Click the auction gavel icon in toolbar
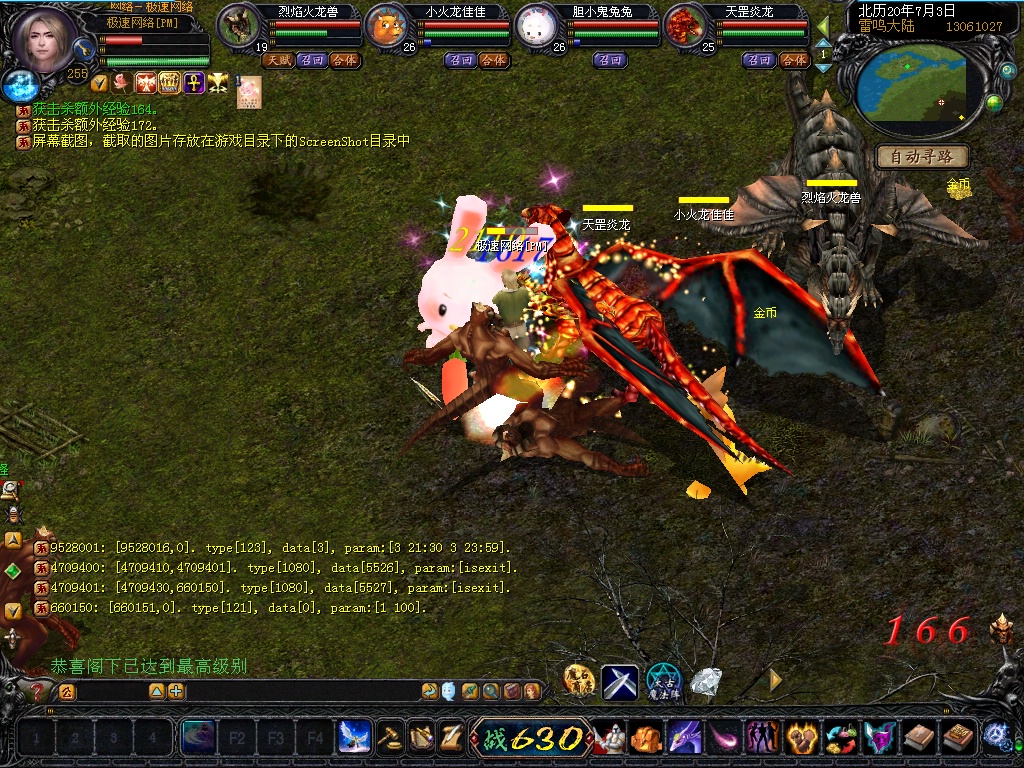The height and width of the screenshot is (768, 1024). (x=390, y=738)
